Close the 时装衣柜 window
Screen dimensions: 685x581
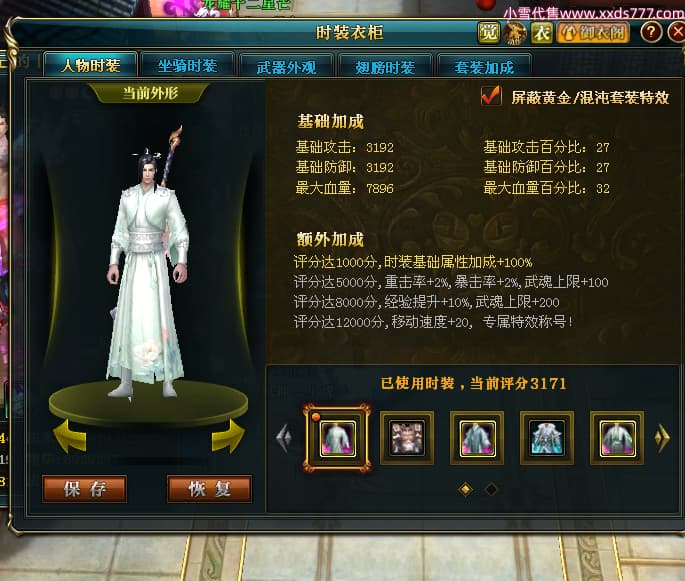point(676,33)
